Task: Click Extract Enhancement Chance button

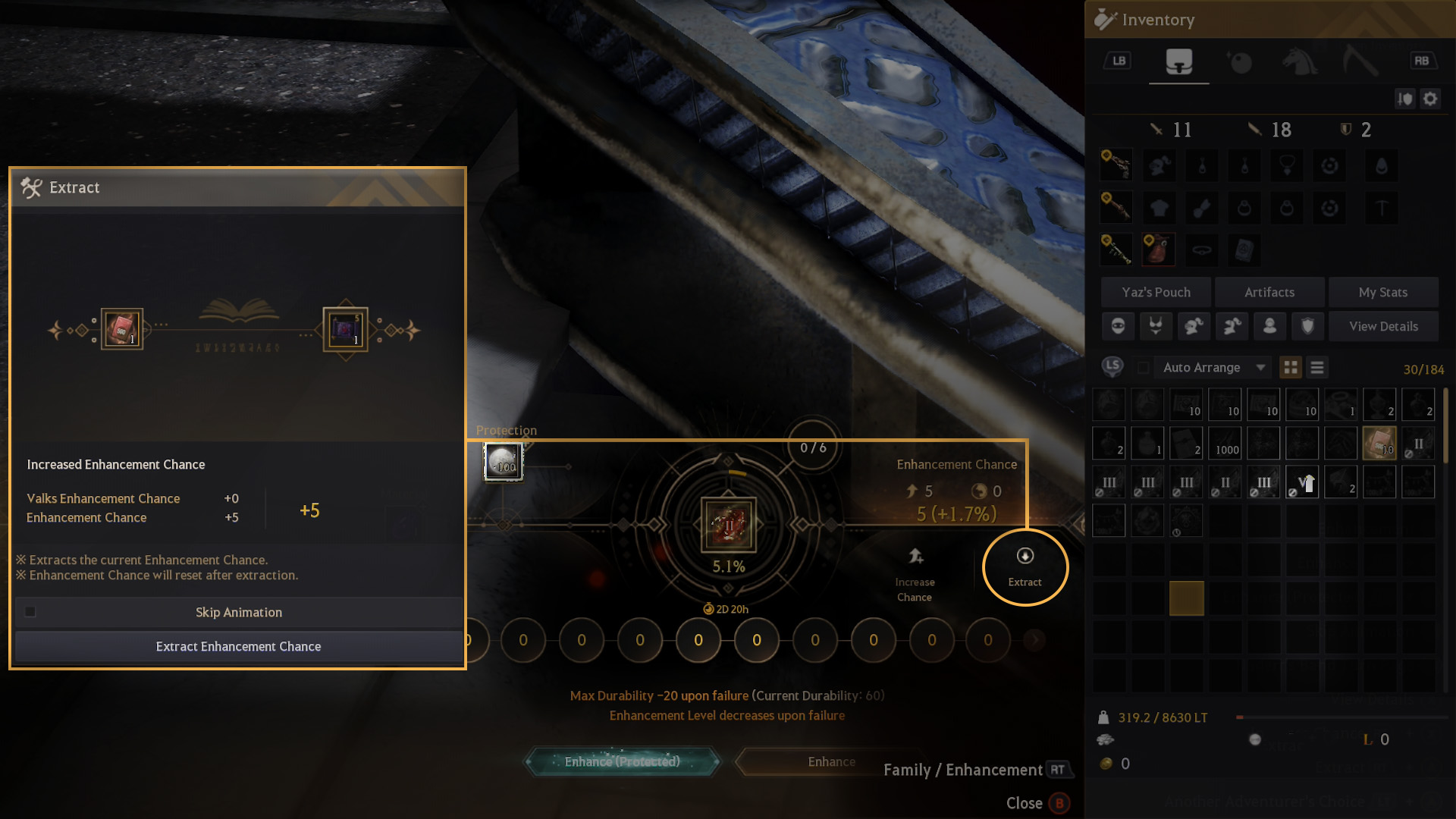Action: pyautogui.click(x=238, y=647)
